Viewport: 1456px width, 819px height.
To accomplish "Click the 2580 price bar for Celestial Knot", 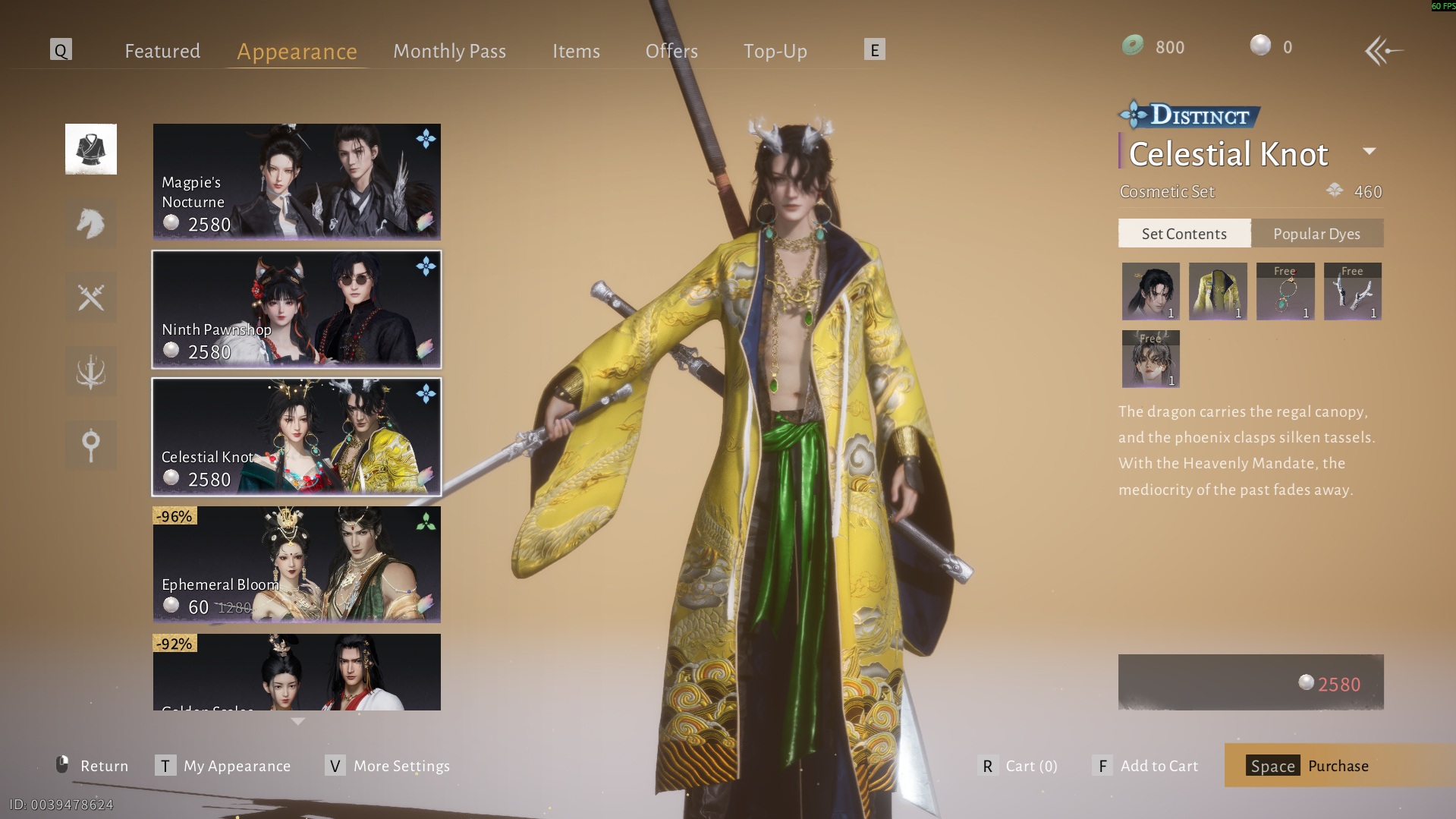I will click(1250, 682).
